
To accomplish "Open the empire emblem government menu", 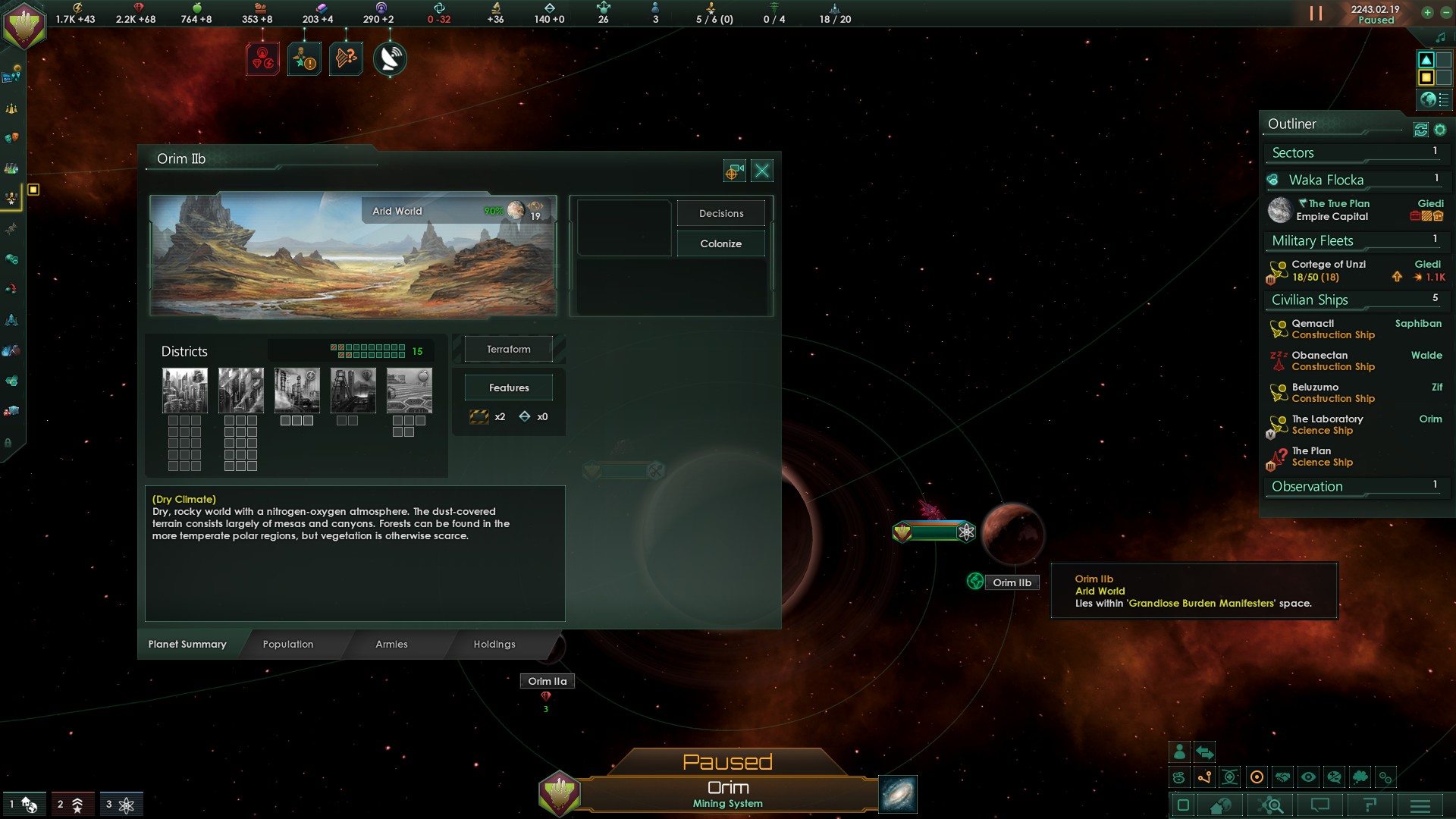I will [x=24, y=24].
